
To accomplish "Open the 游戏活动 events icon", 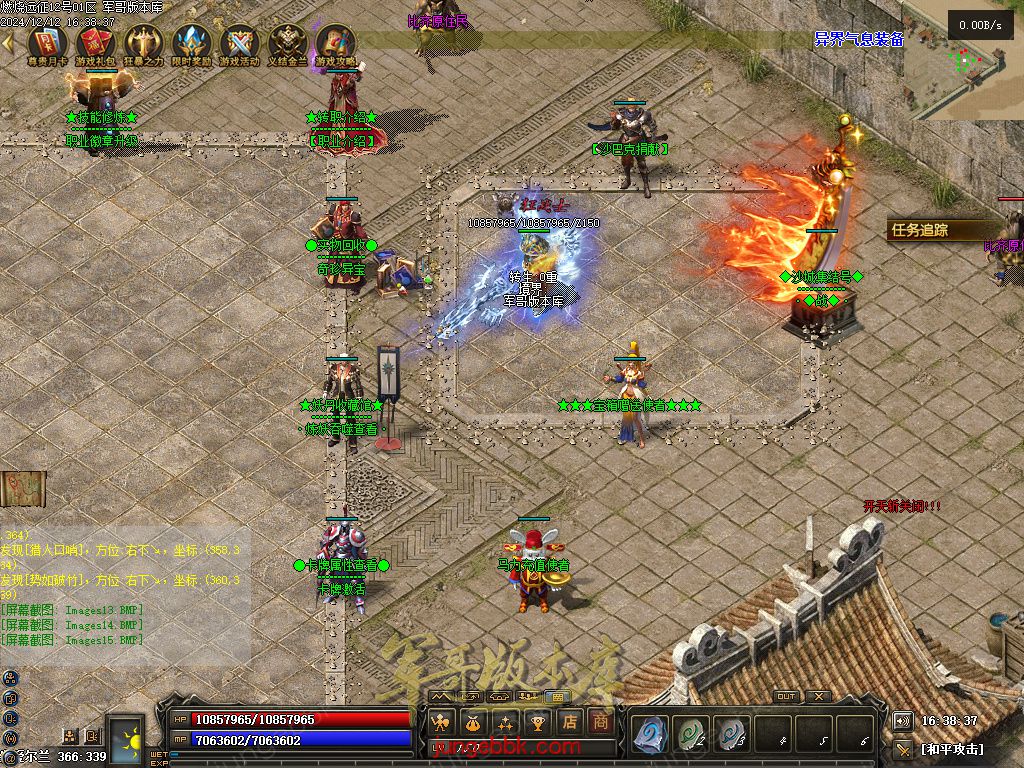I will [x=239, y=43].
